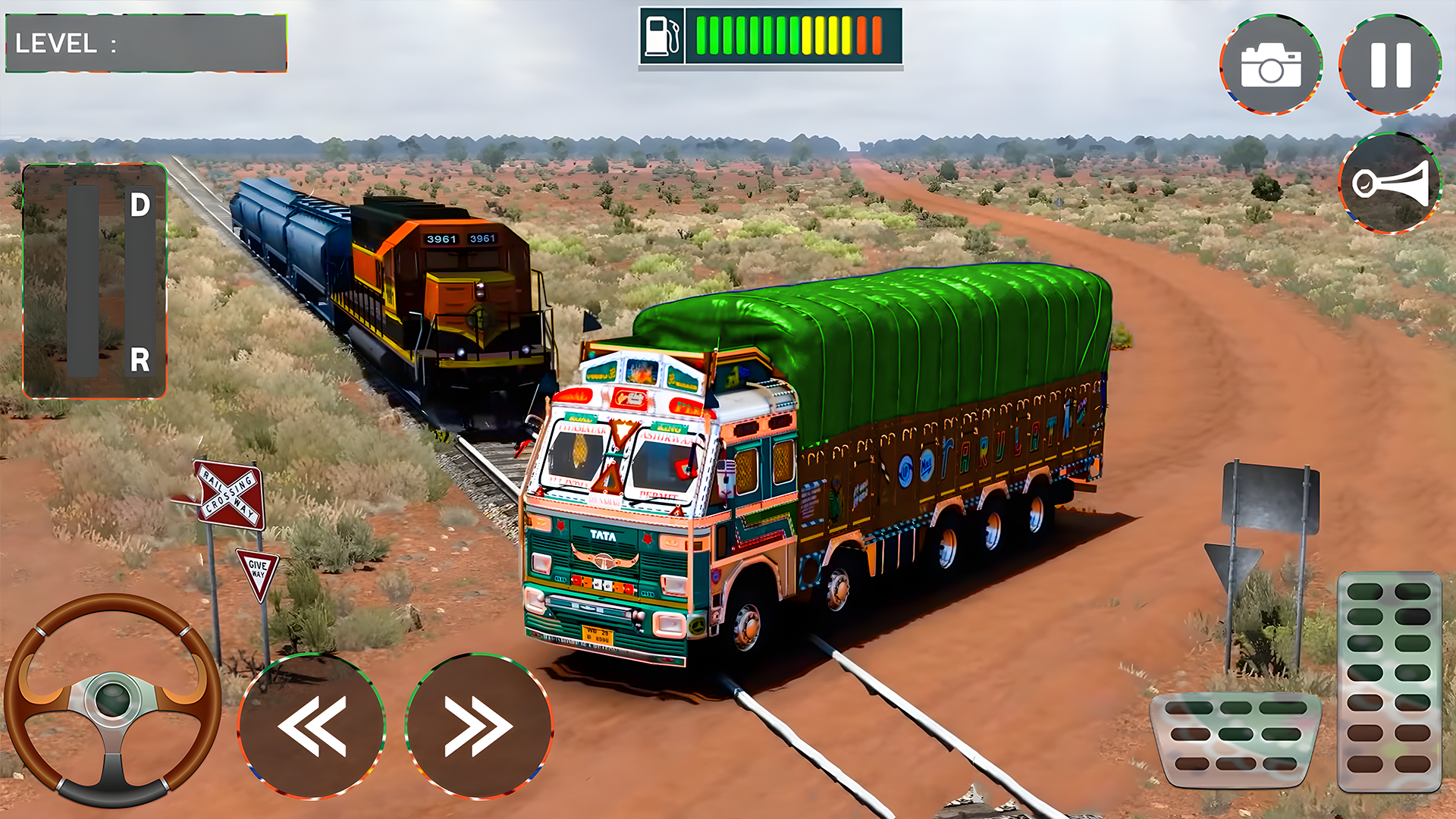Apply the wide brake pedal
The image size is (1456, 819).
coord(1235,738)
